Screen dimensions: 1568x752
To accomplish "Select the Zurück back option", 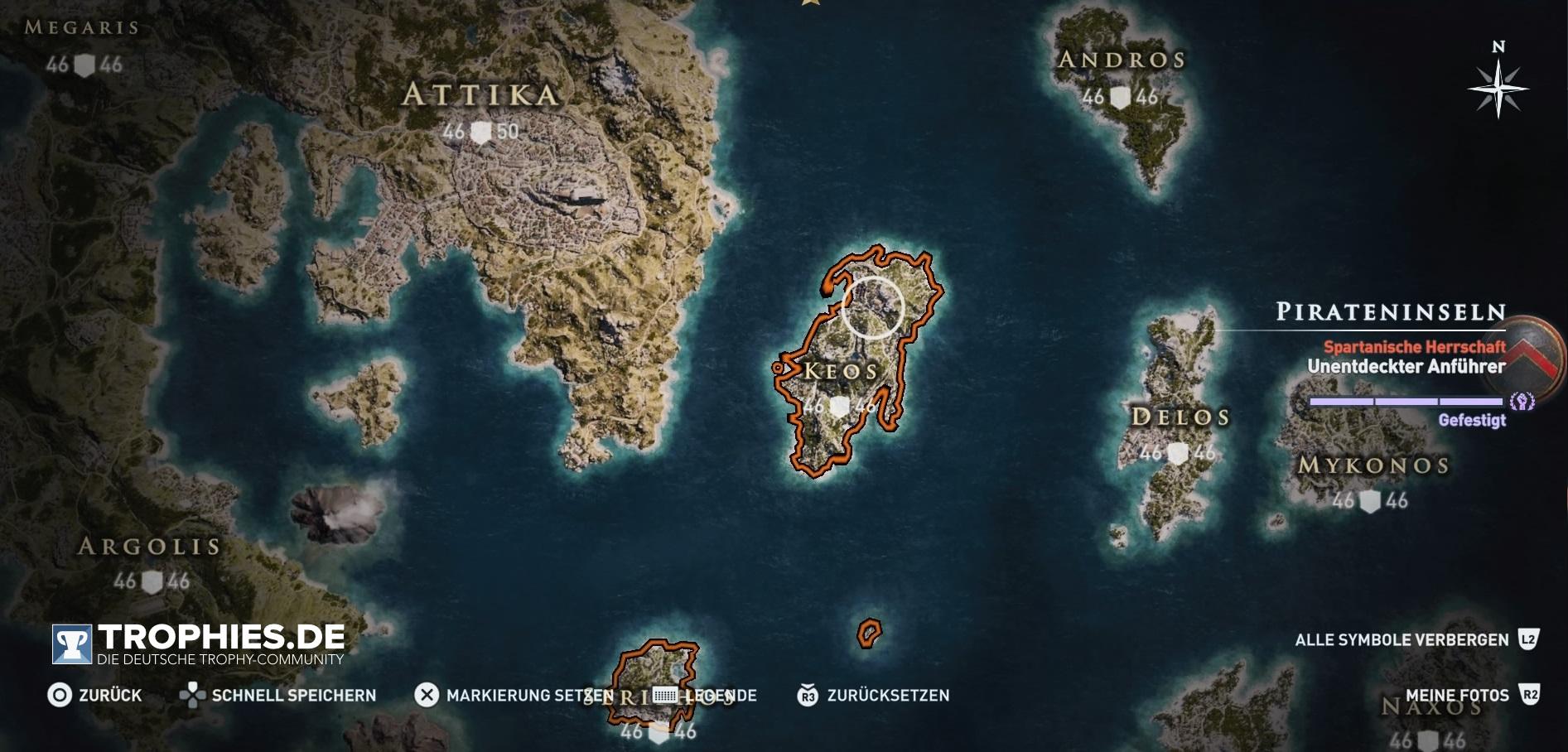I will (x=94, y=695).
